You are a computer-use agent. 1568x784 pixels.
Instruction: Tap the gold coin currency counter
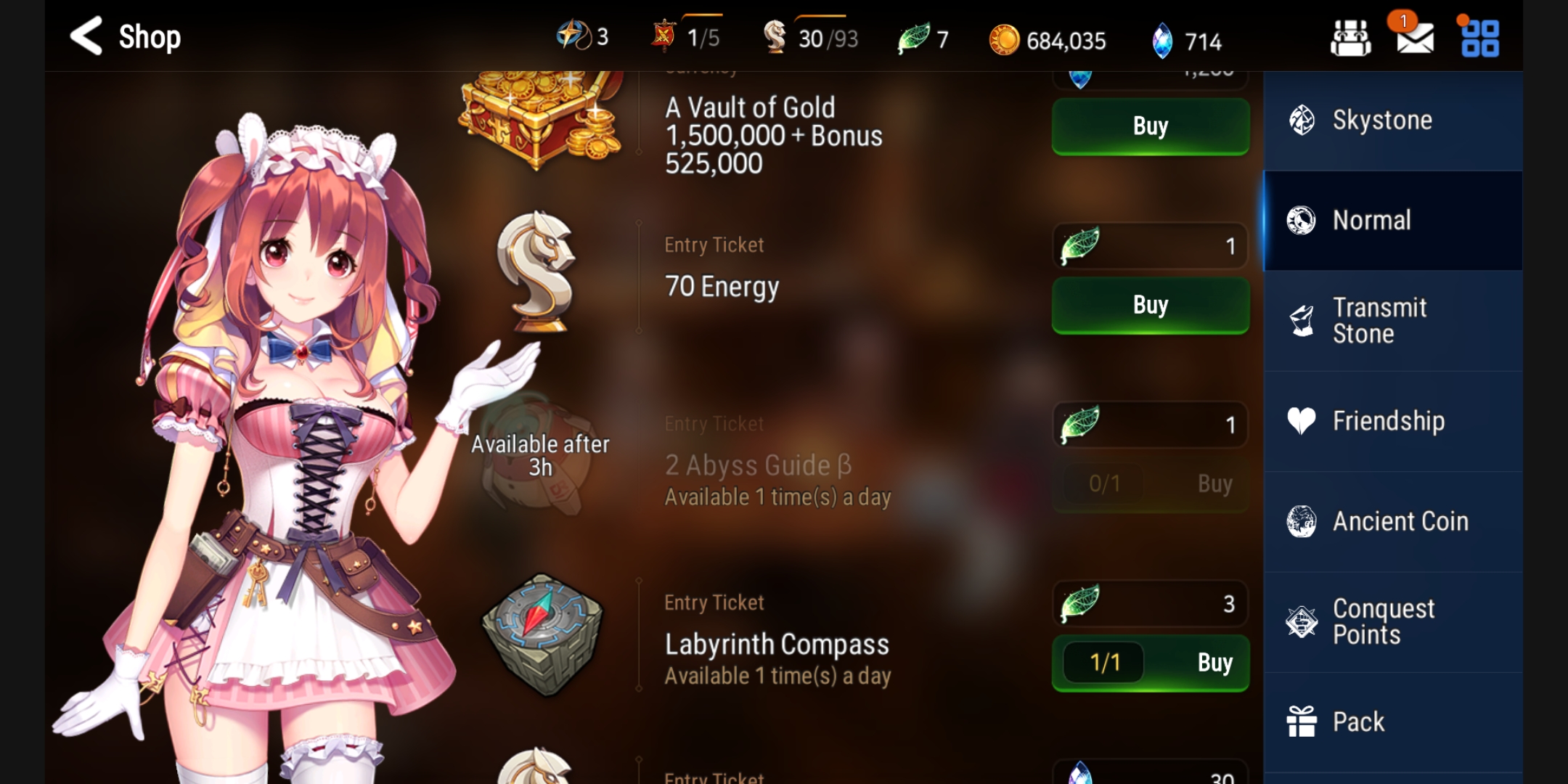click(x=1048, y=40)
